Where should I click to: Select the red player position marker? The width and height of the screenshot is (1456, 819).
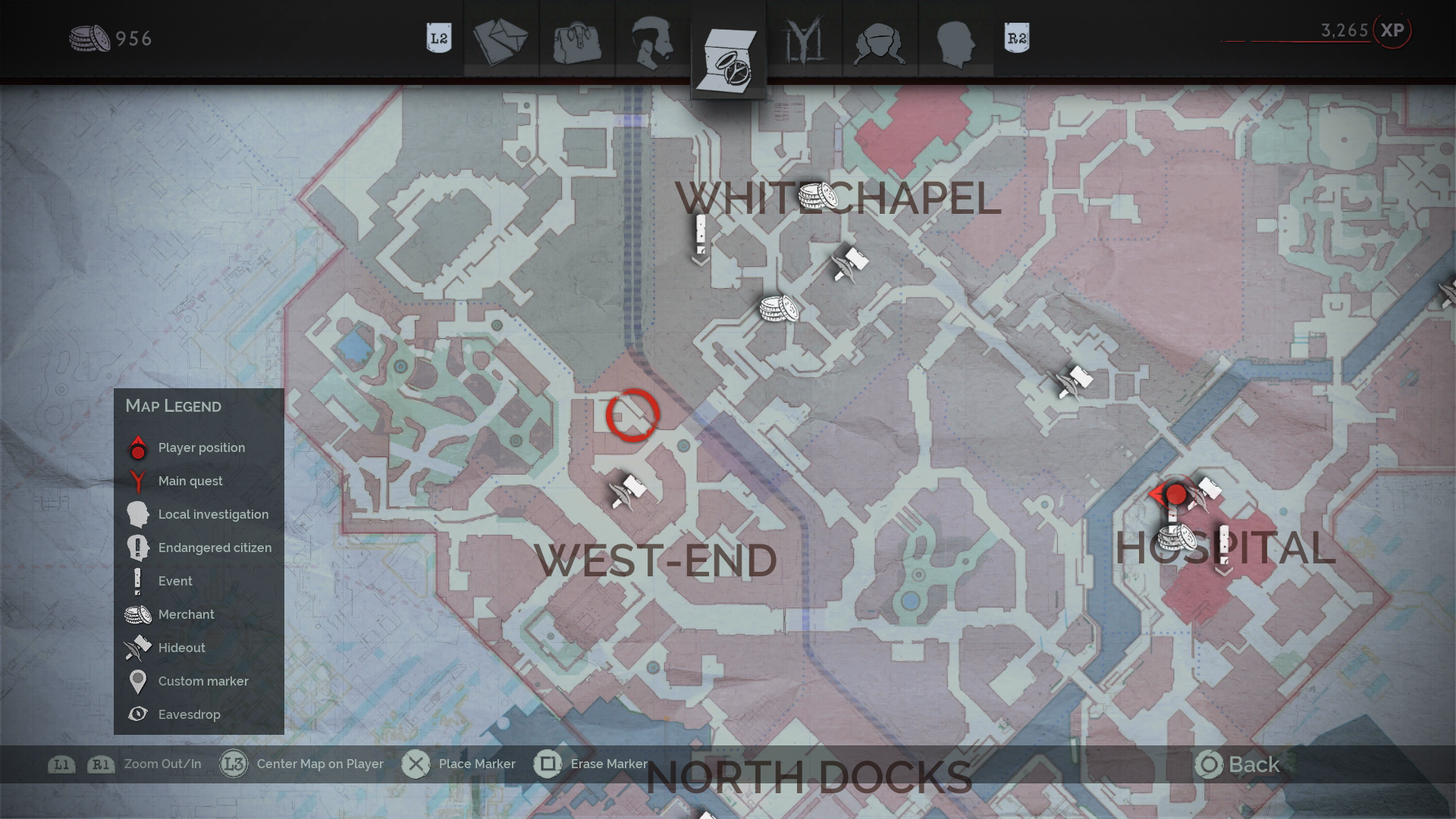coord(1175,495)
